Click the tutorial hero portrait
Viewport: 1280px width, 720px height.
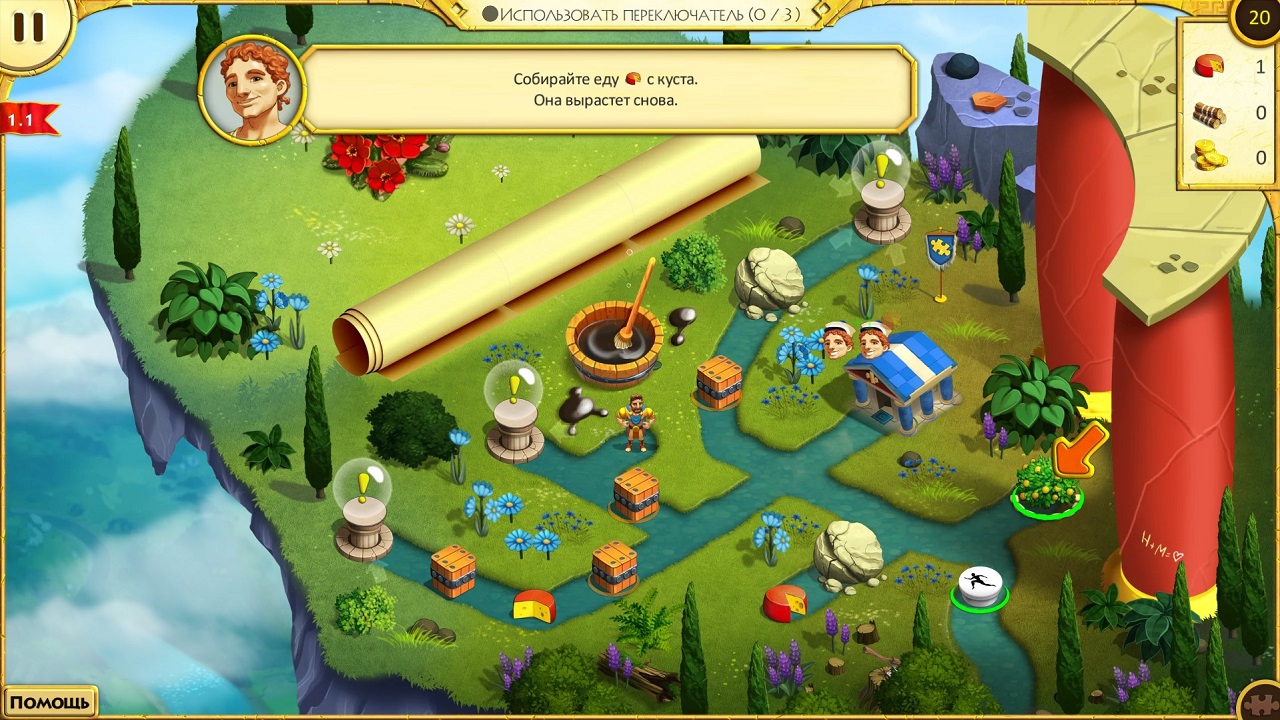[x=251, y=90]
